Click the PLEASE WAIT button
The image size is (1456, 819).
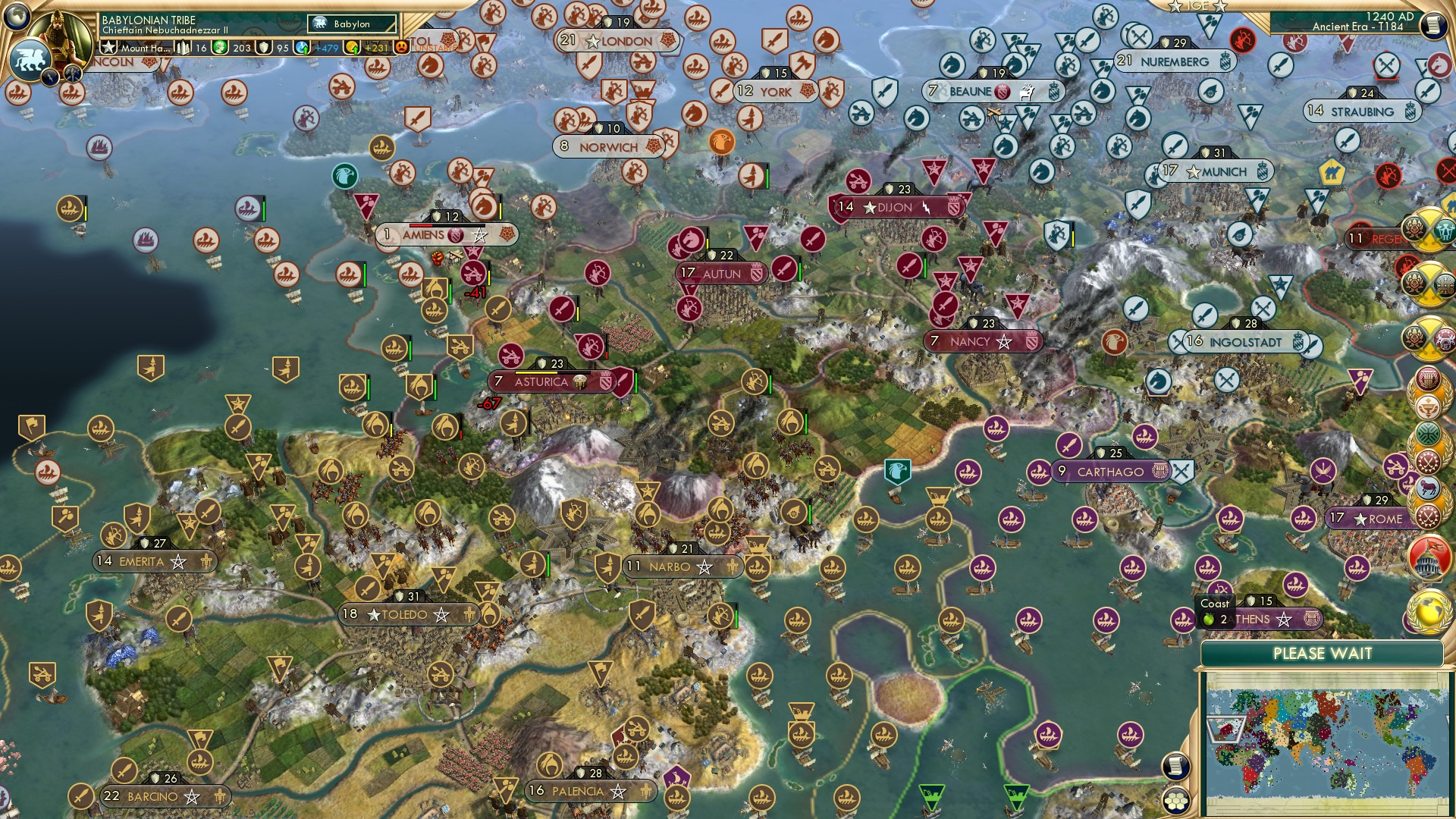[1324, 653]
